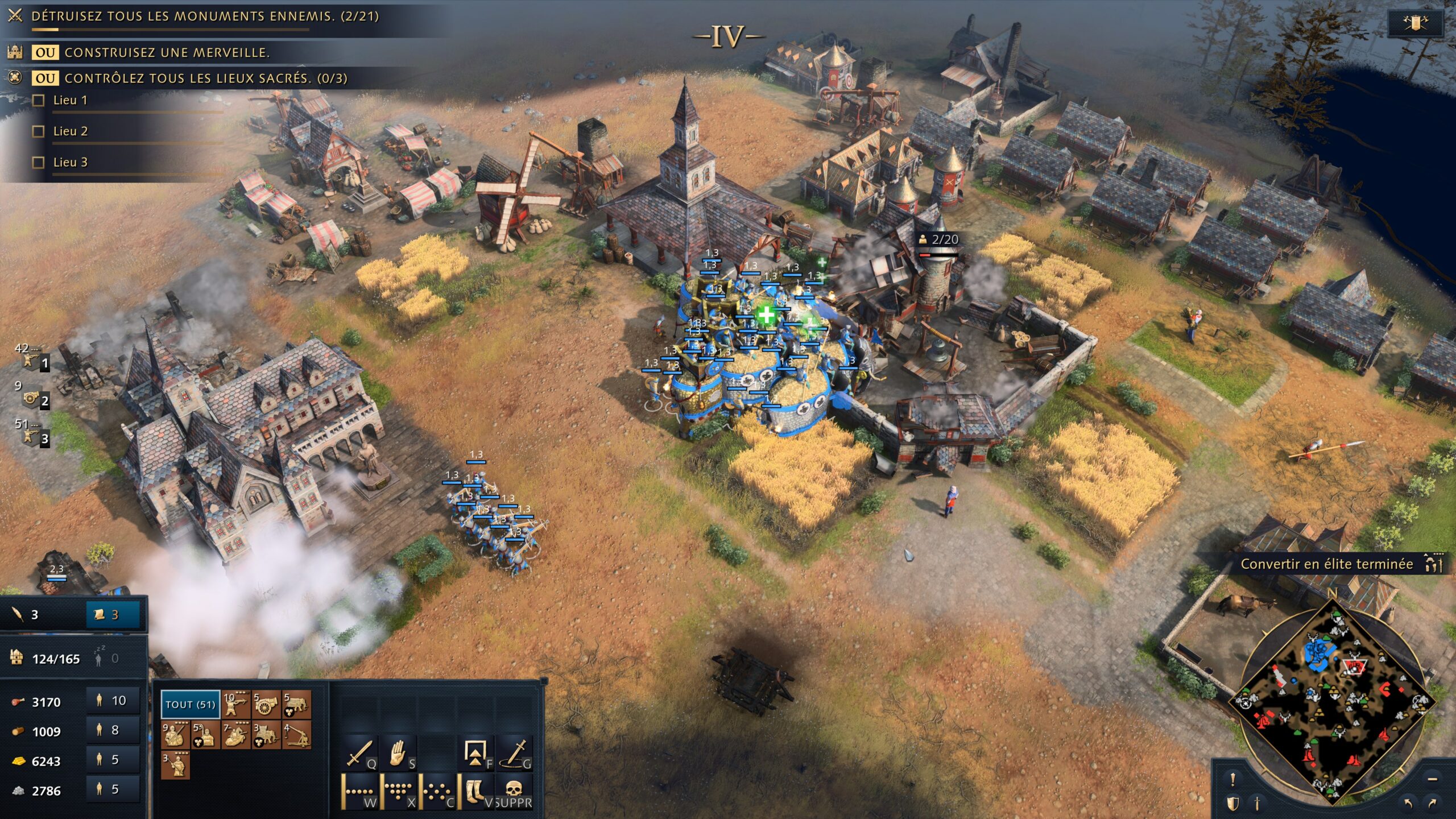
Task: Click the sleeping idle villager icon
Action: pyautogui.click(x=98, y=657)
